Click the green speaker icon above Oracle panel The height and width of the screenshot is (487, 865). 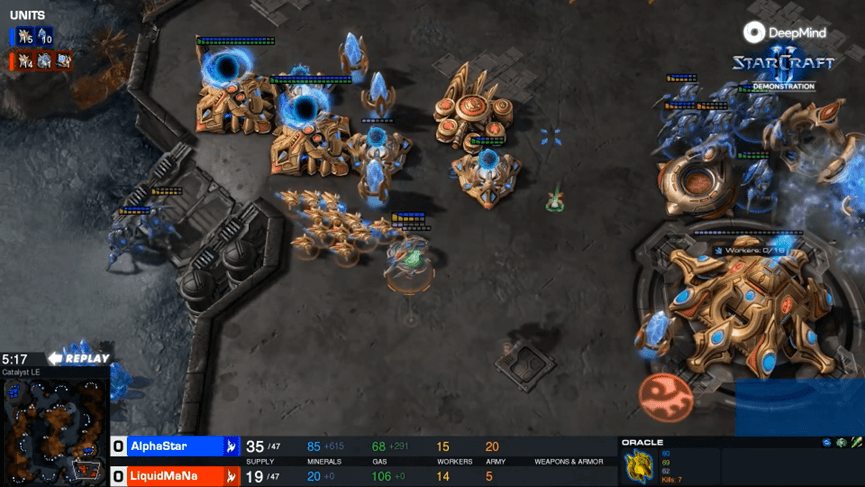tap(842, 442)
